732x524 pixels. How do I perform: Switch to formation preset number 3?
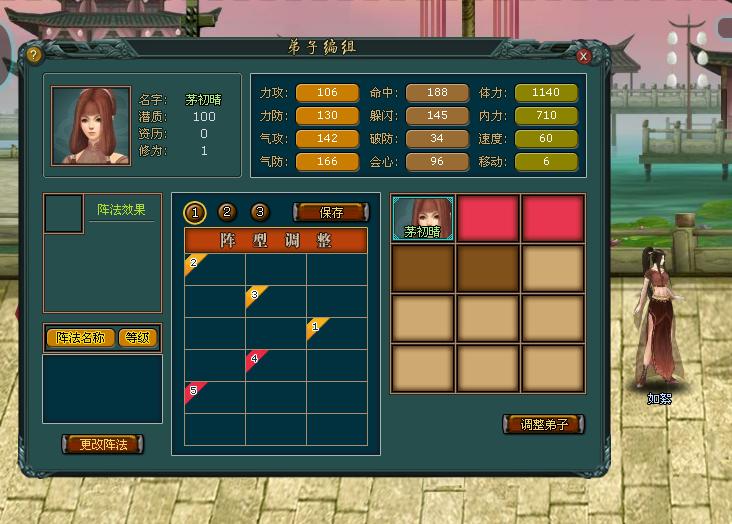[259, 212]
